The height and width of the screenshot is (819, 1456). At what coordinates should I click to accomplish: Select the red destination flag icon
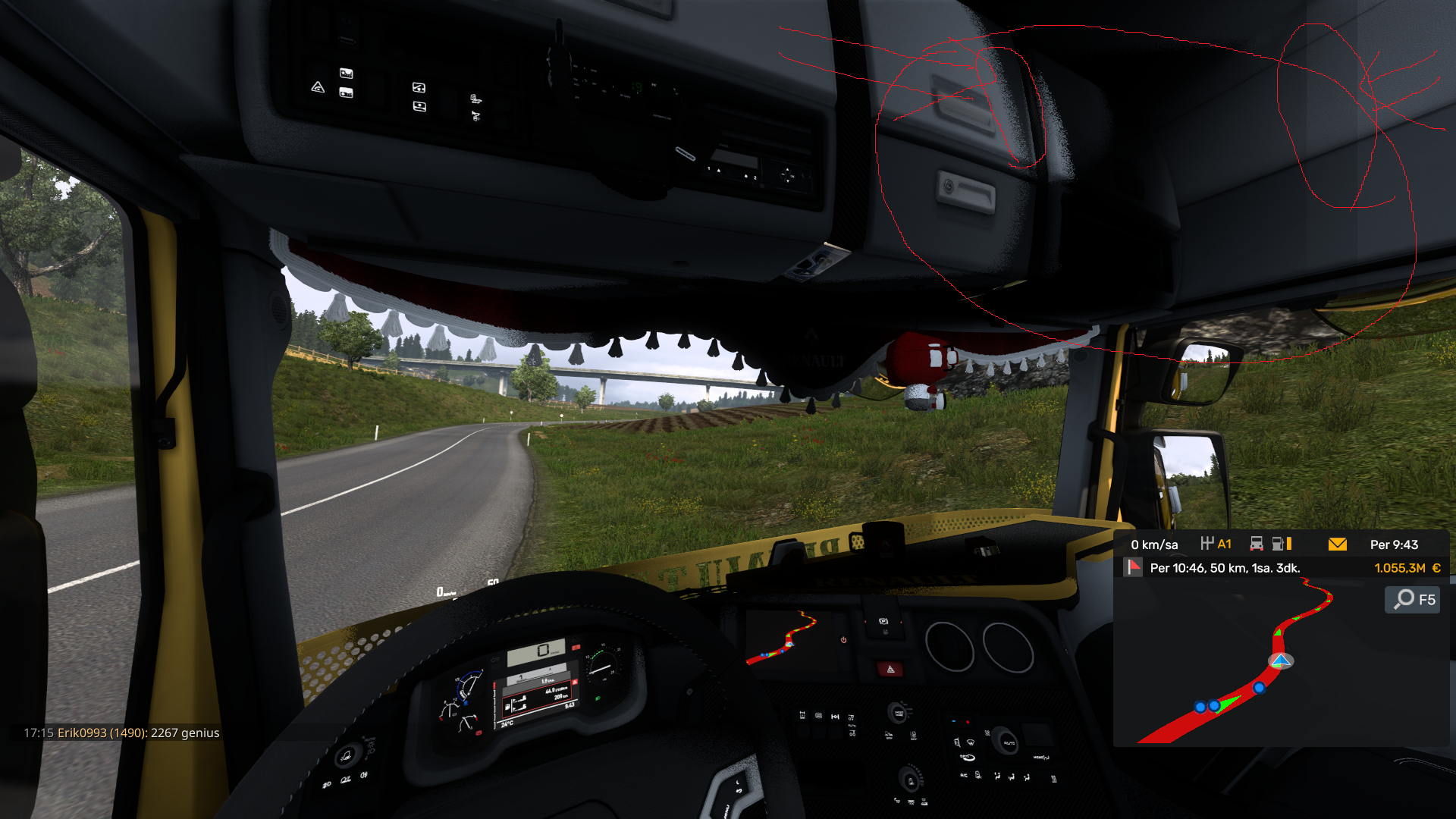pyautogui.click(x=1134, y=567)
